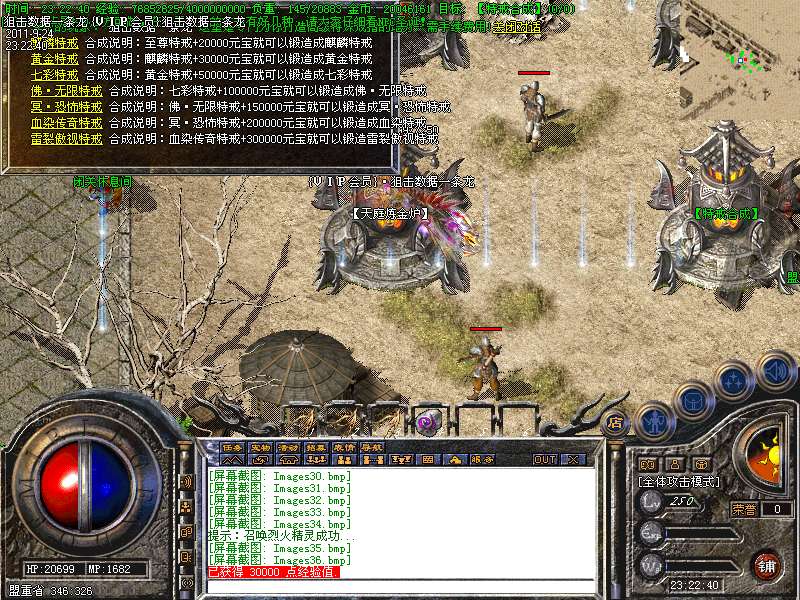The width and height of the screenshot is (800, 600).
Task: Toggle sound with the speaker button
Action: pyautogui.click(x=775, y=370)
